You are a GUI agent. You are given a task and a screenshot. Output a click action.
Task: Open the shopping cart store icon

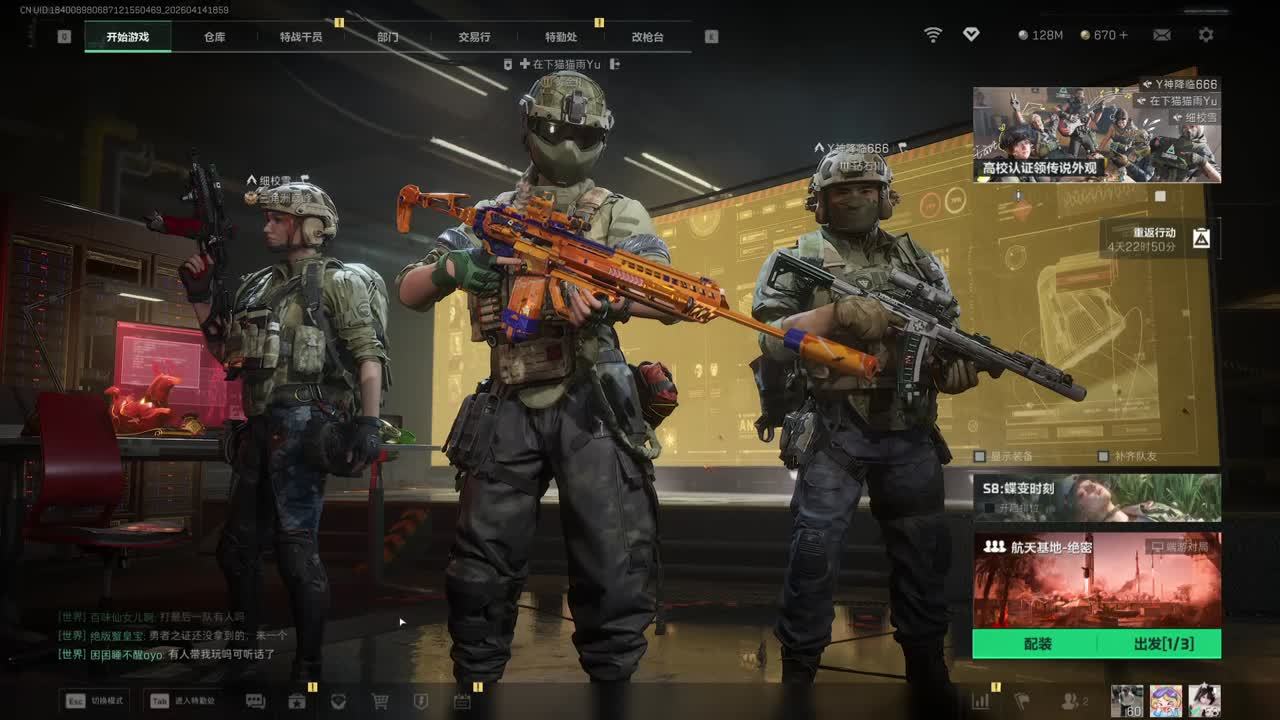380,701
